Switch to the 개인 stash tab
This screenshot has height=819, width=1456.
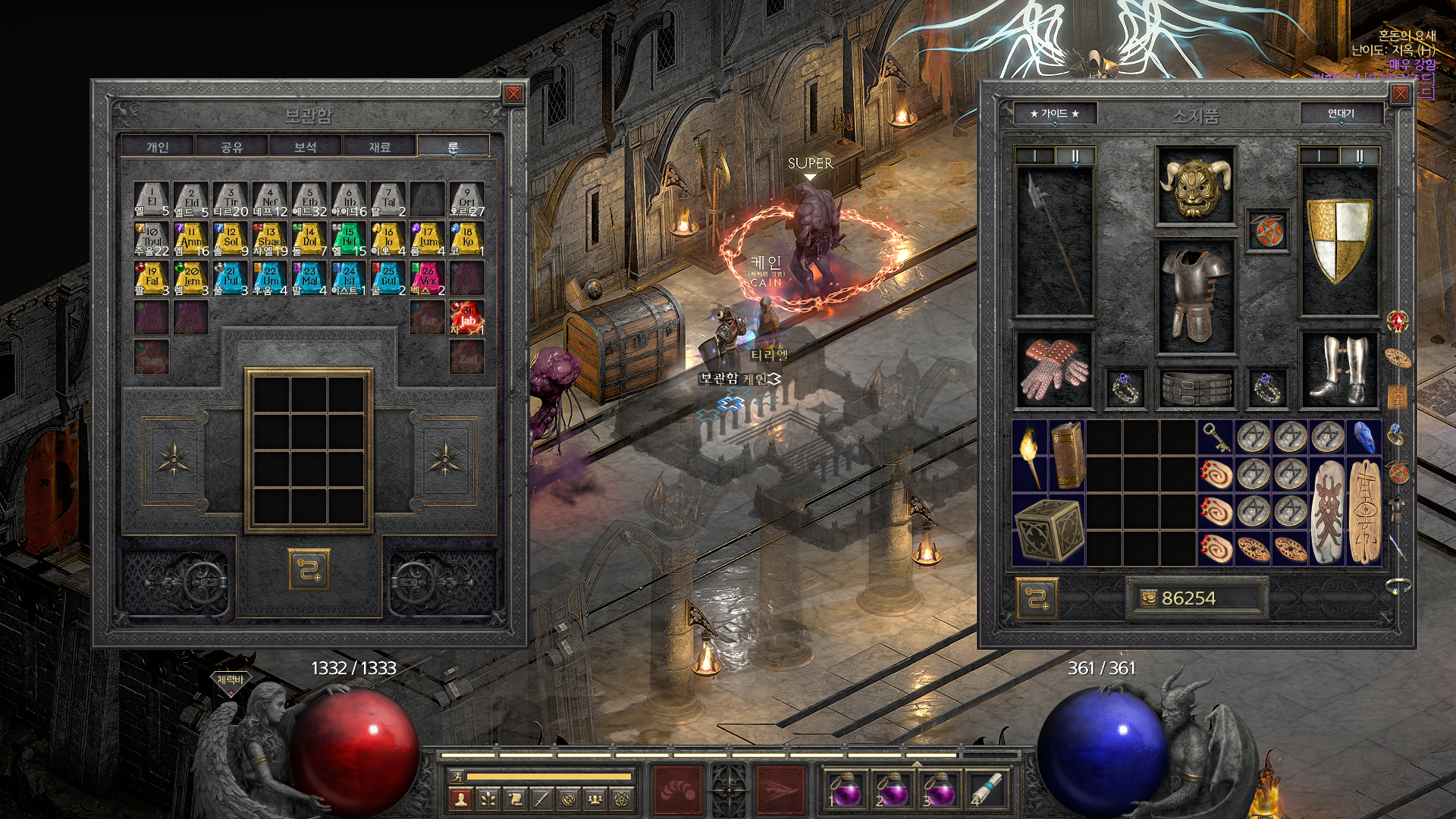coord(158,146)
